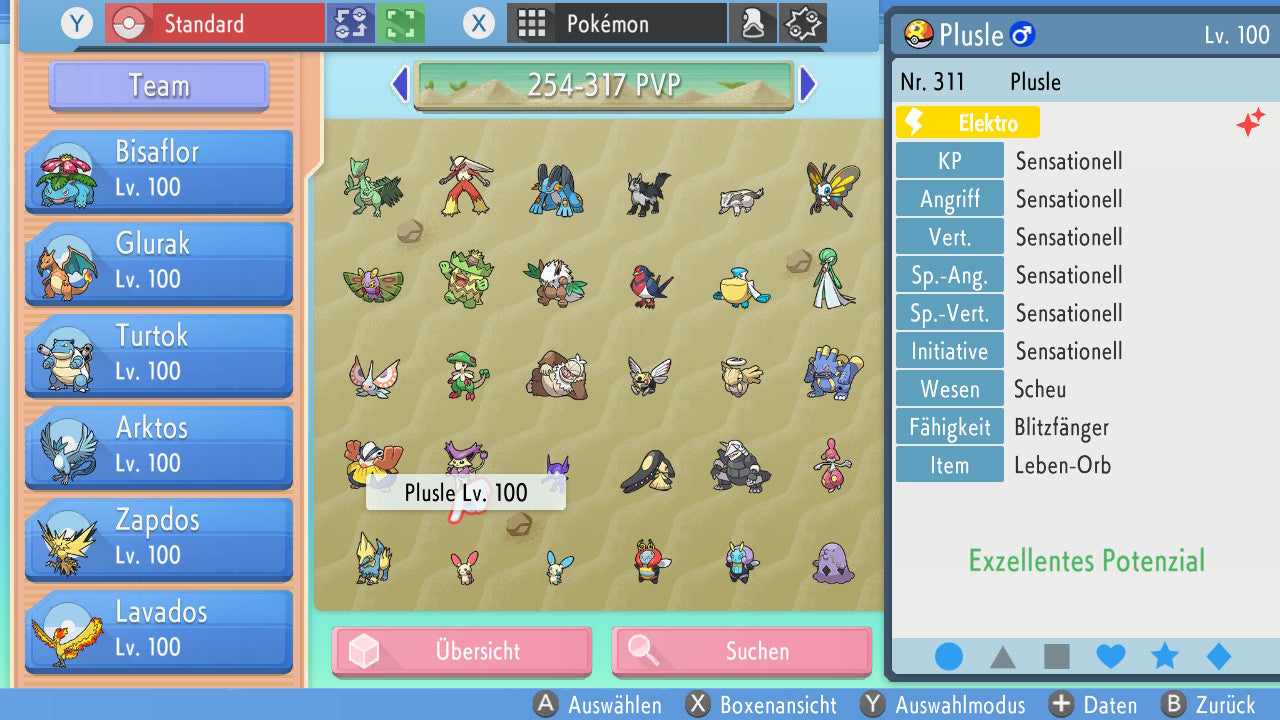Go to the previous box with the left arrow
Screen dimensions: 1280x720
coord(399,85)
